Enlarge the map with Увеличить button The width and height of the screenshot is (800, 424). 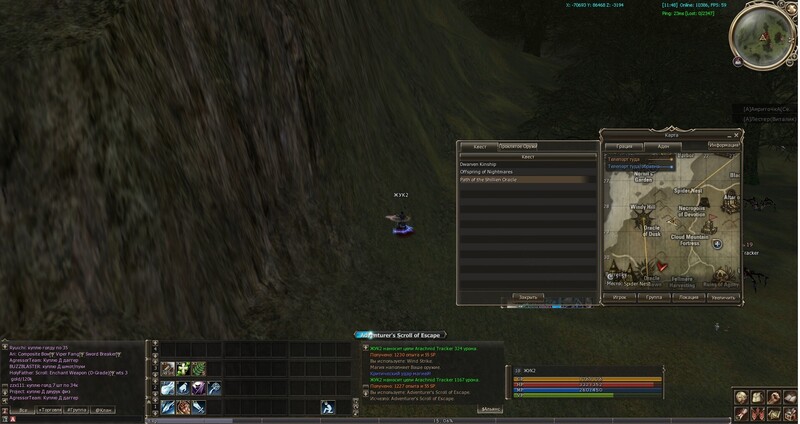pyautogui.click(x=722, y=298)
